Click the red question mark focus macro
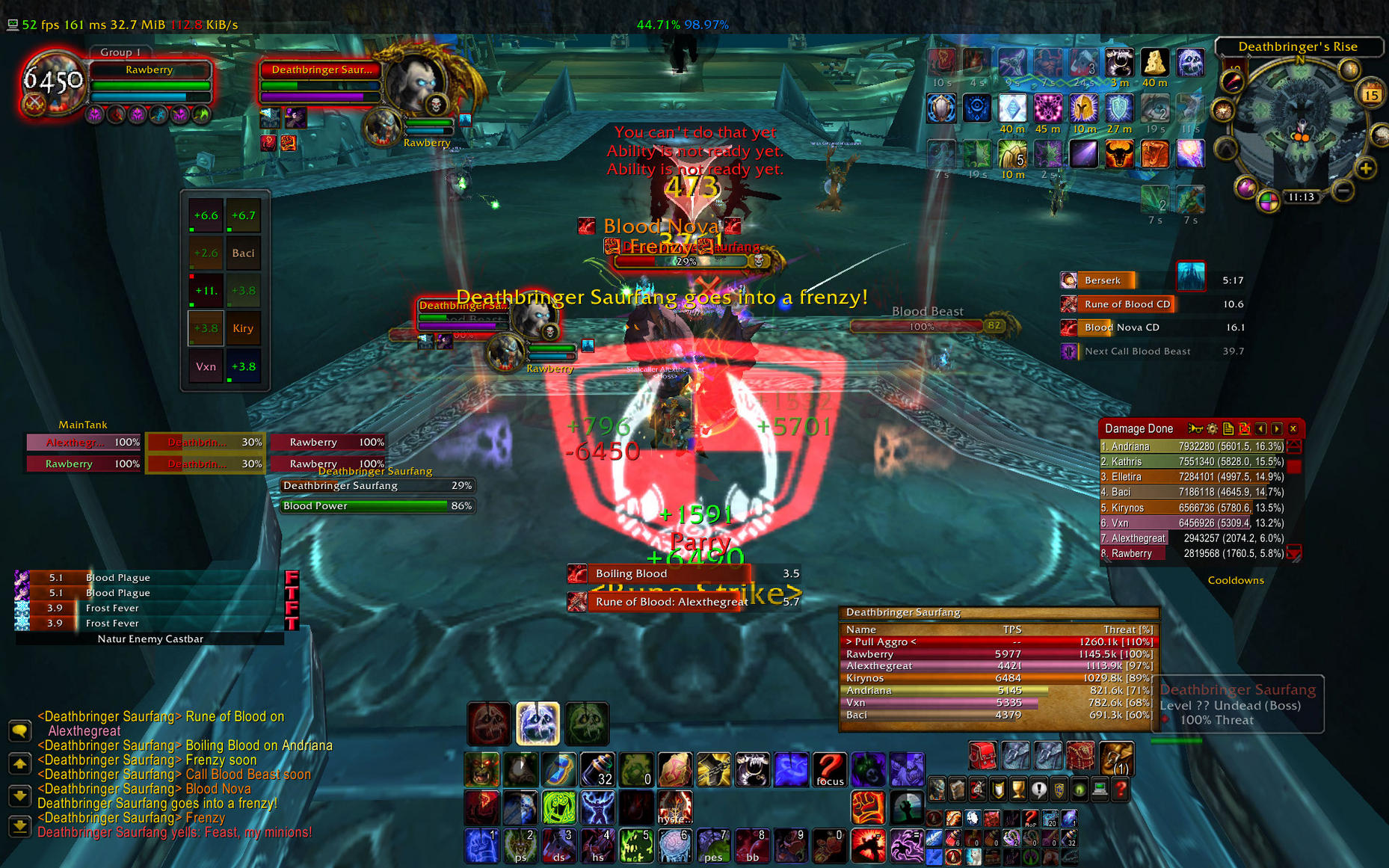 [x=829, y=770]
